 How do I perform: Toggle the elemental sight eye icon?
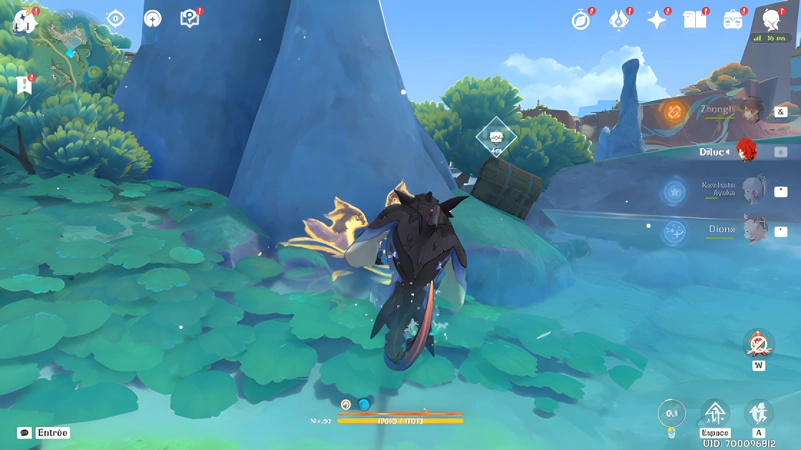pos(115,19)
